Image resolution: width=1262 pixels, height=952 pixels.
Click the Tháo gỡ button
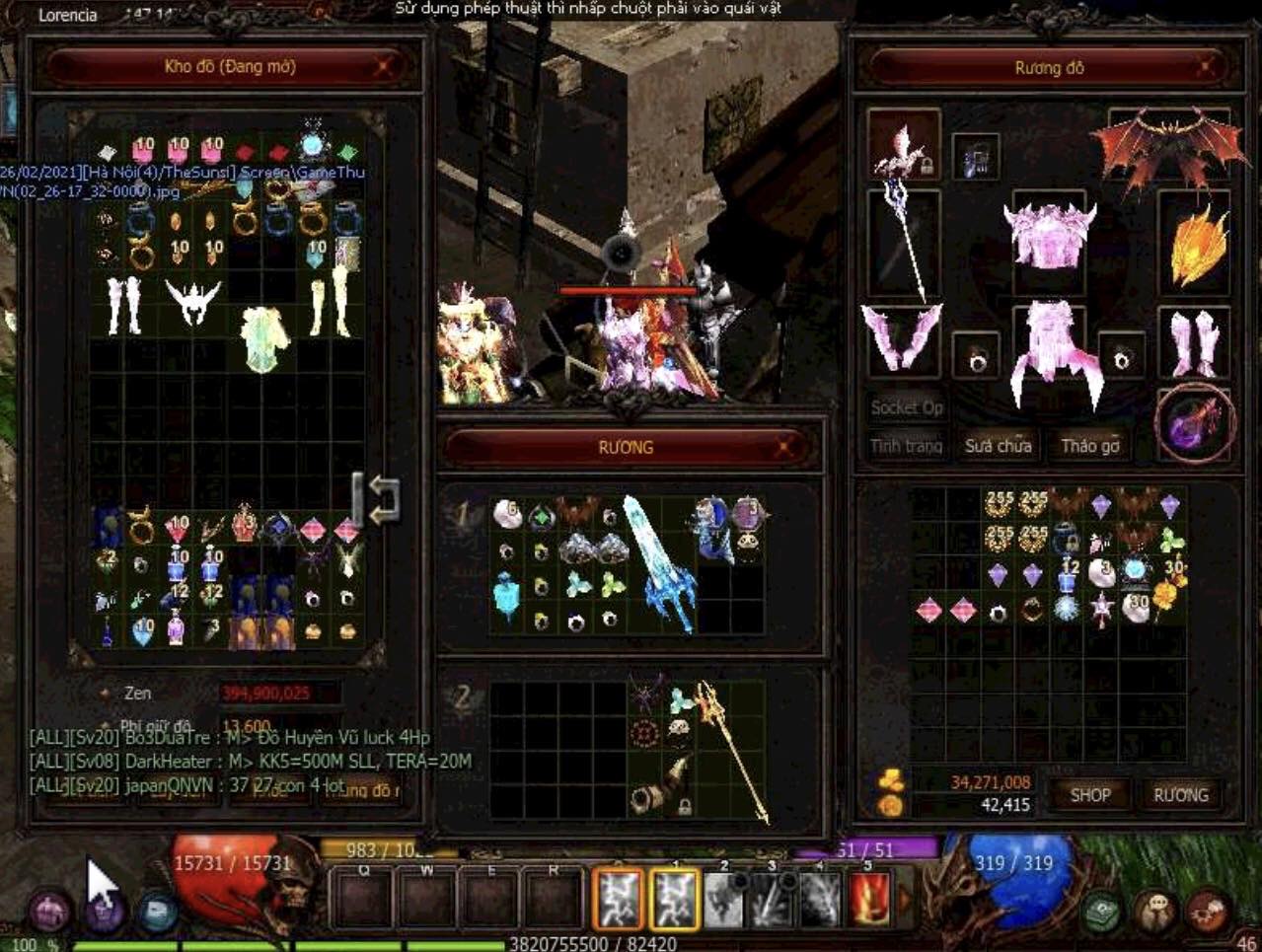1089,446
